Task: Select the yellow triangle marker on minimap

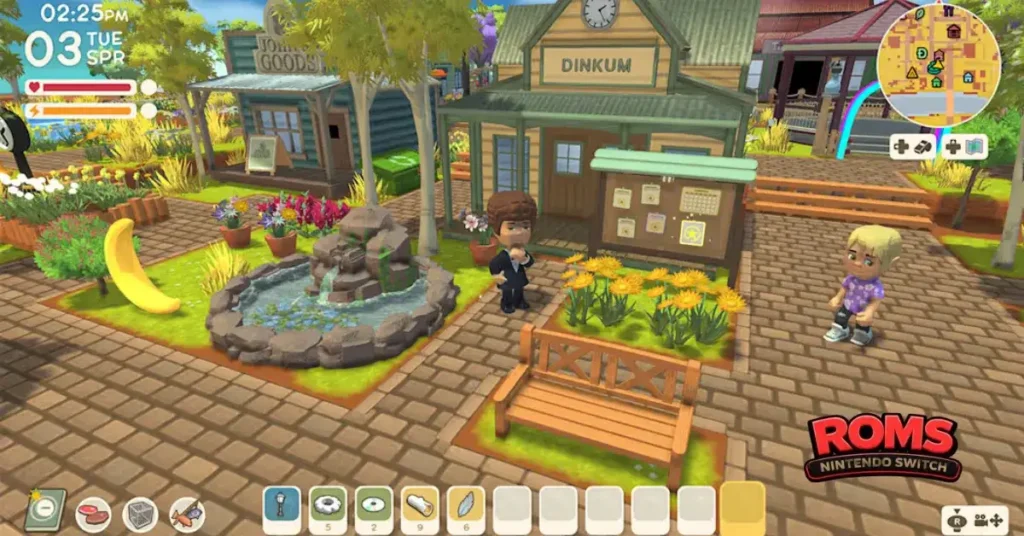Action: (x=911, y=73)
